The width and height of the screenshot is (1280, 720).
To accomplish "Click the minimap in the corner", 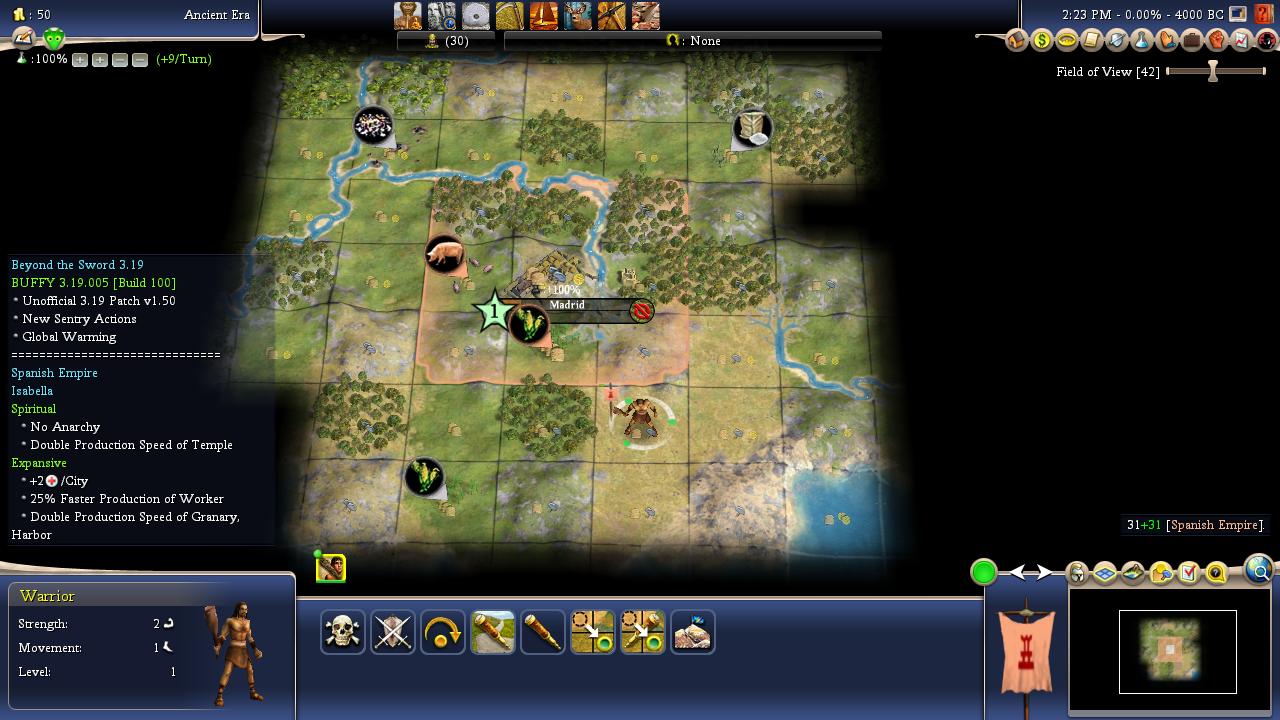I will pos(1177,651).
